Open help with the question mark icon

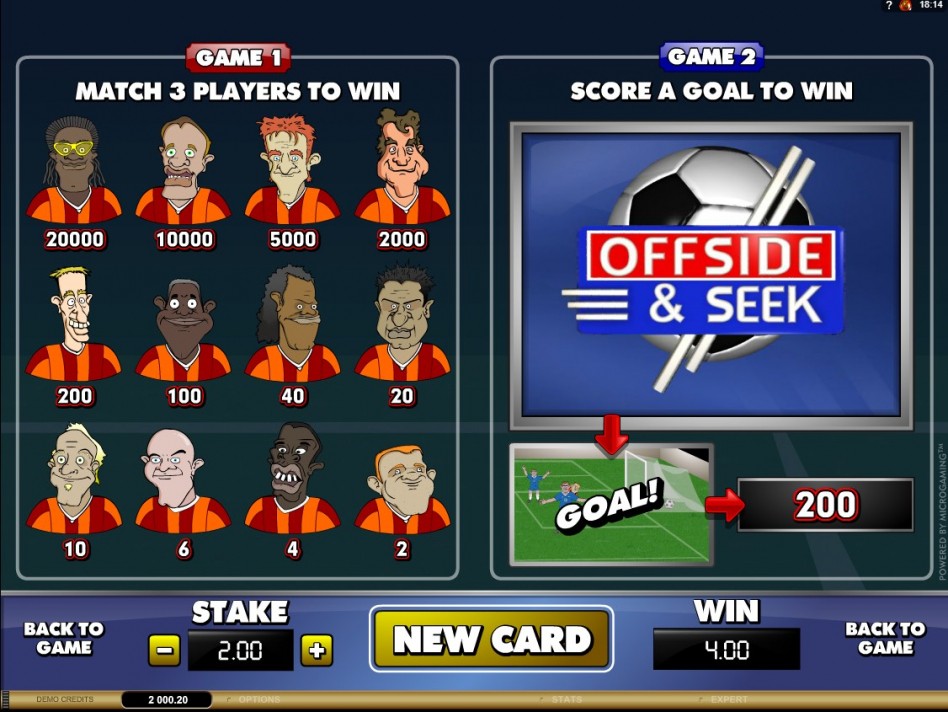887,6
